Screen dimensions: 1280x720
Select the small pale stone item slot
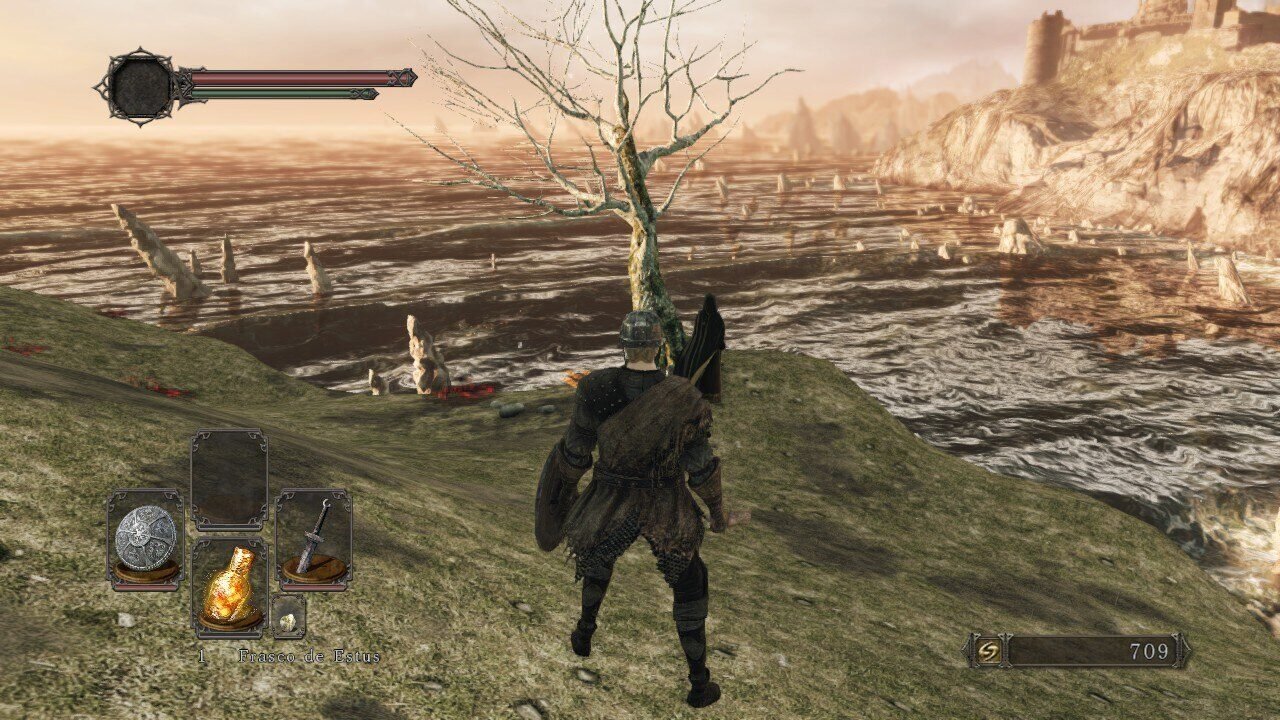click(288, 619)
